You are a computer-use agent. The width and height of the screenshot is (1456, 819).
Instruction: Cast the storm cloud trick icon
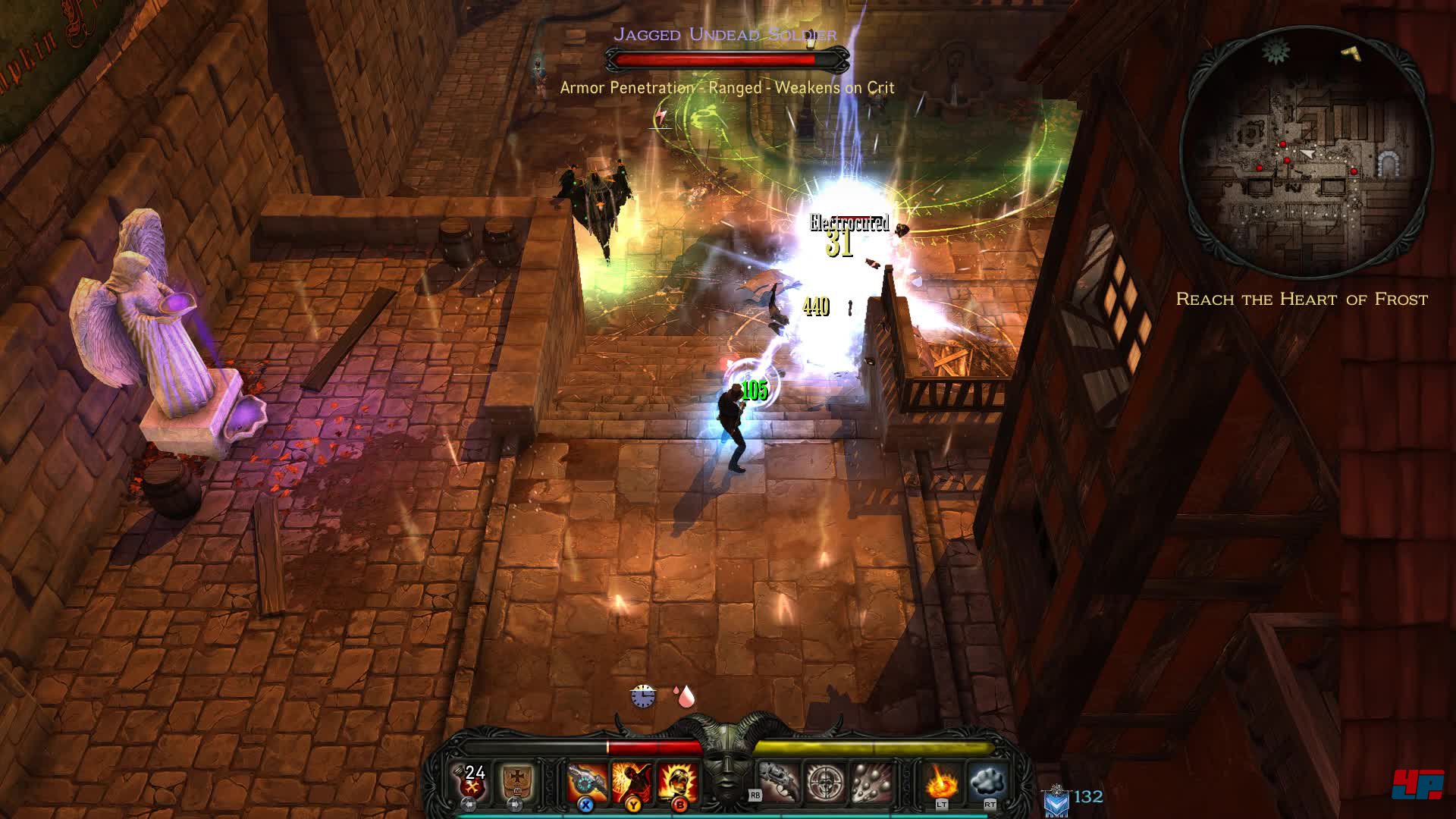point(987,781)
